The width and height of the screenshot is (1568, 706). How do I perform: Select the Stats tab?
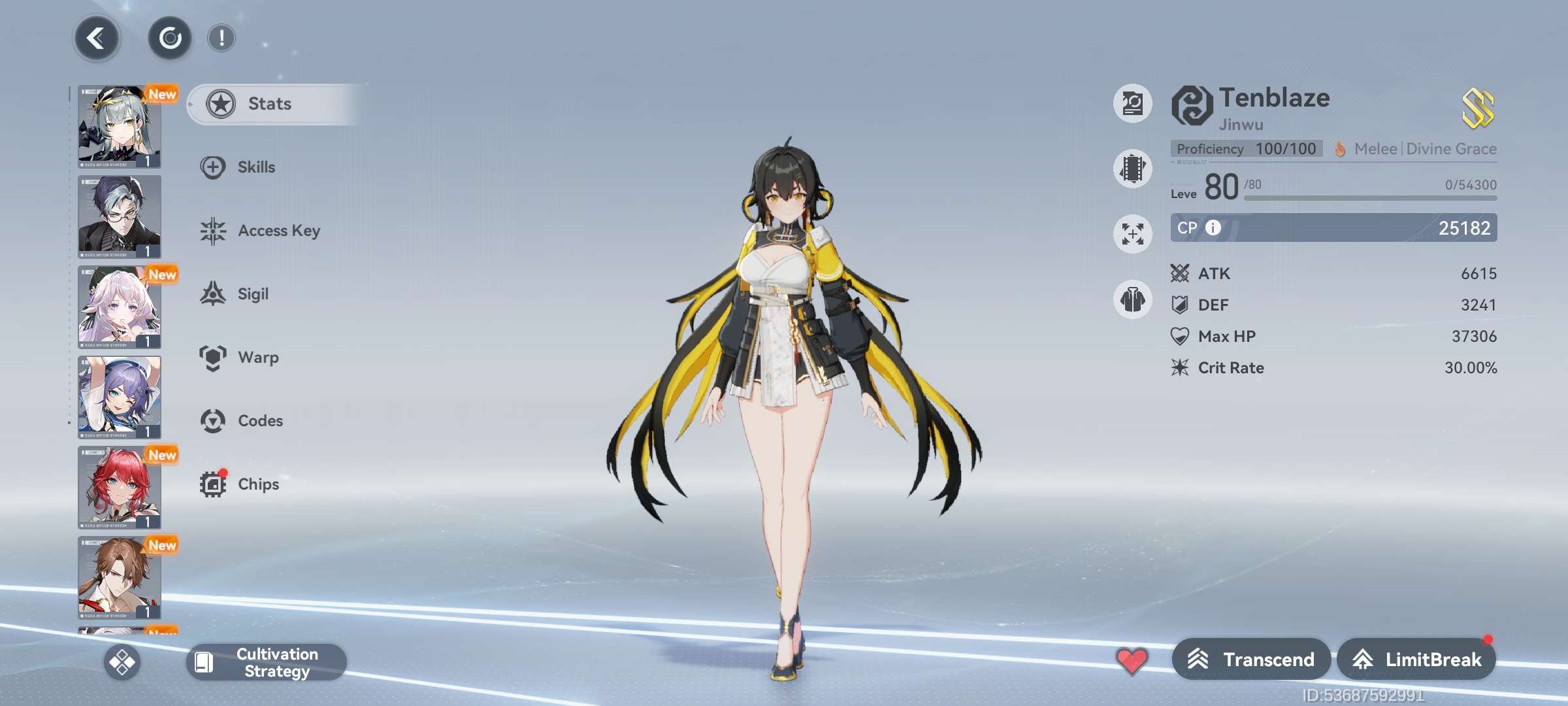coord(269,104)
